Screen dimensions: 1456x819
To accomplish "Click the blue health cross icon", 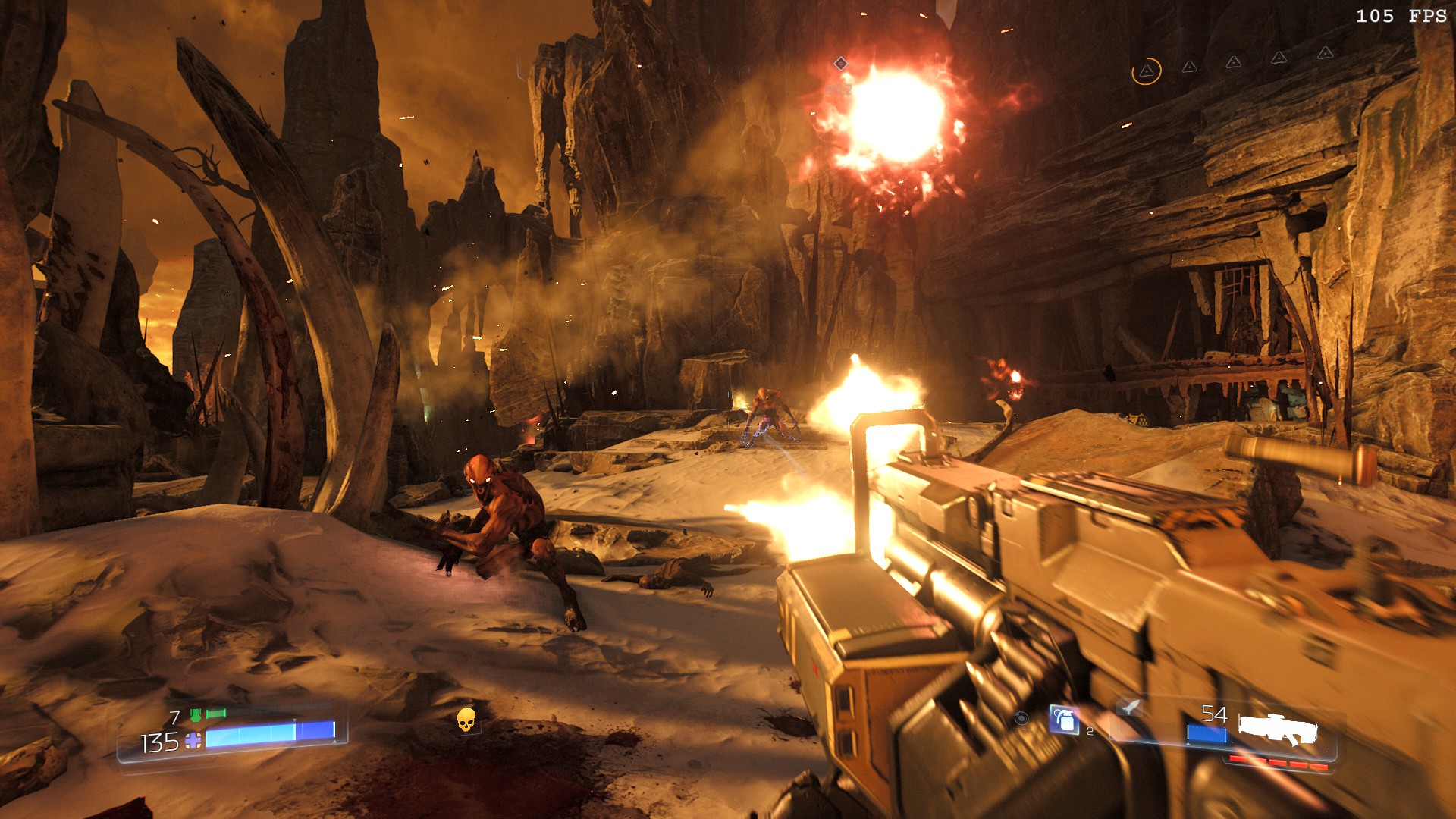I will coord(192,740).
